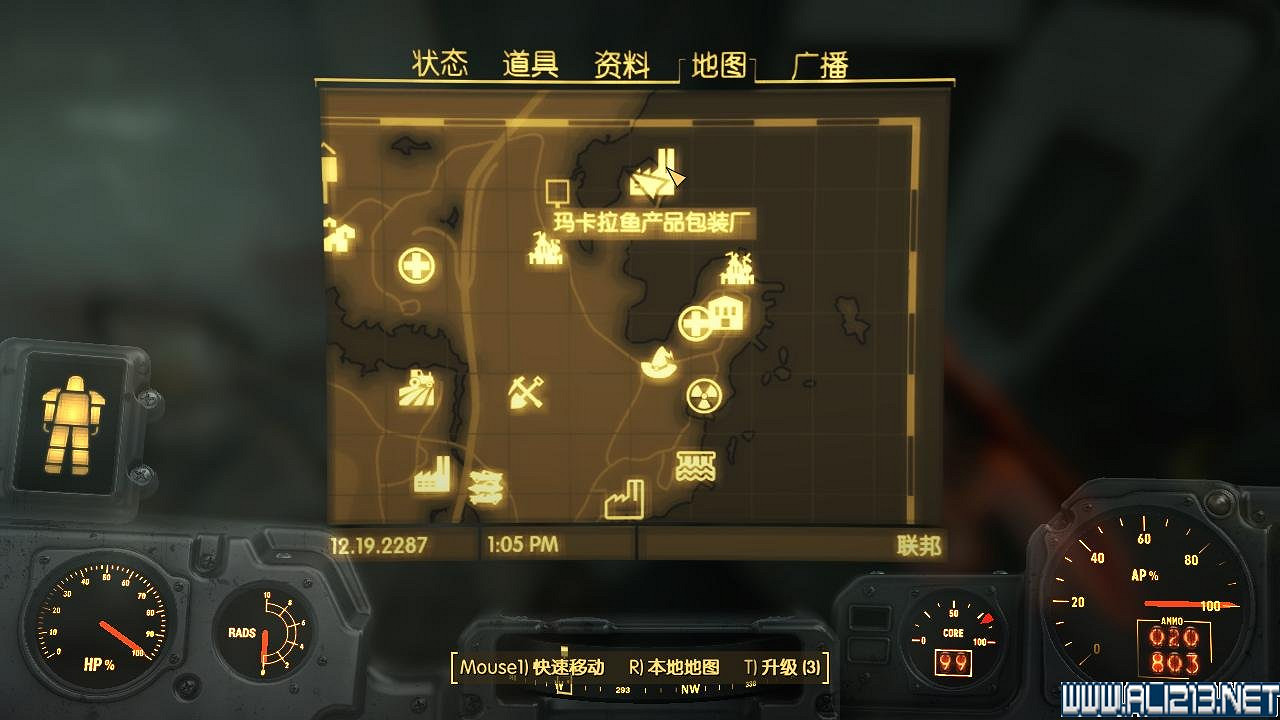Switch to the 状态 status tab

[x=440, y=62]
